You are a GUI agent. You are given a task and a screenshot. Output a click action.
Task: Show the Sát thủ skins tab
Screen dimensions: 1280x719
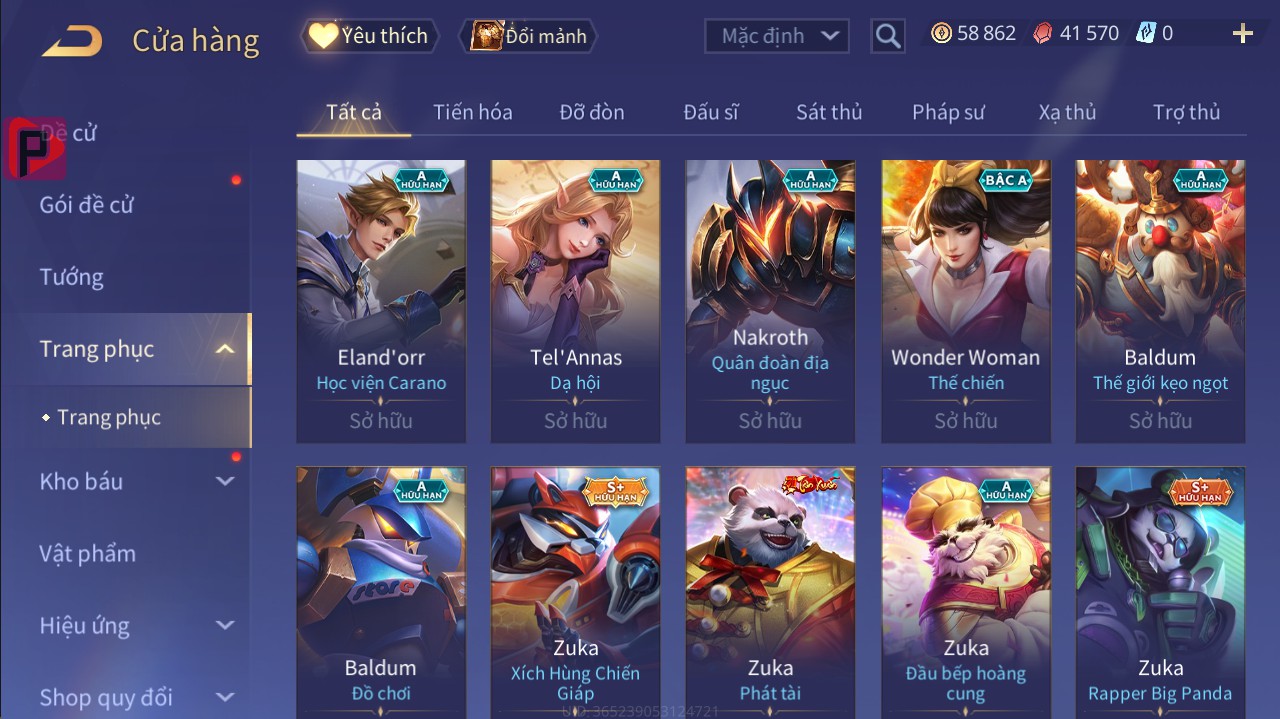click(x=829, y=112)
